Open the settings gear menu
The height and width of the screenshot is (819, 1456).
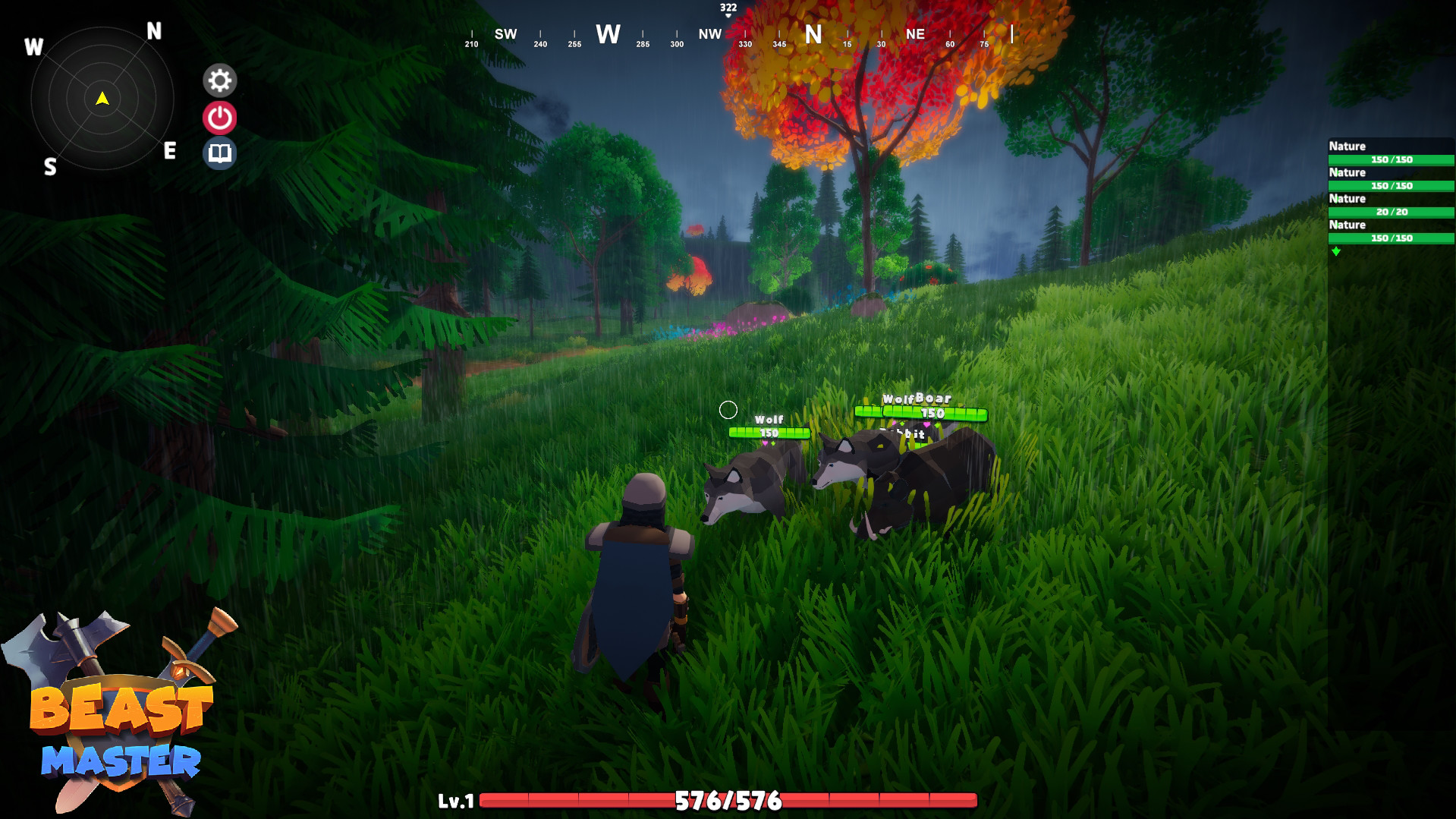click(219, 80)
